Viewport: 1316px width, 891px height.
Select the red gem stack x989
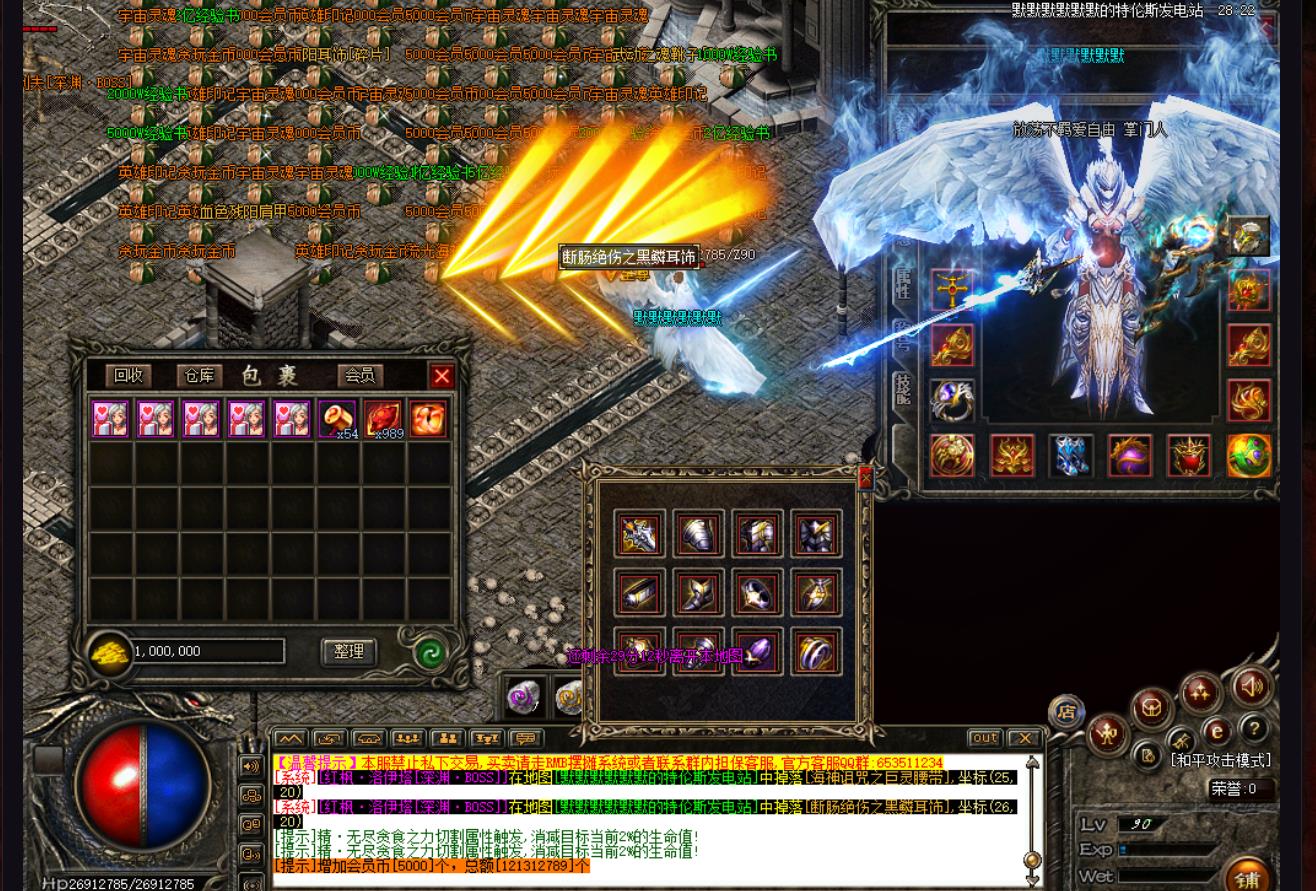[x=383, y=418]
